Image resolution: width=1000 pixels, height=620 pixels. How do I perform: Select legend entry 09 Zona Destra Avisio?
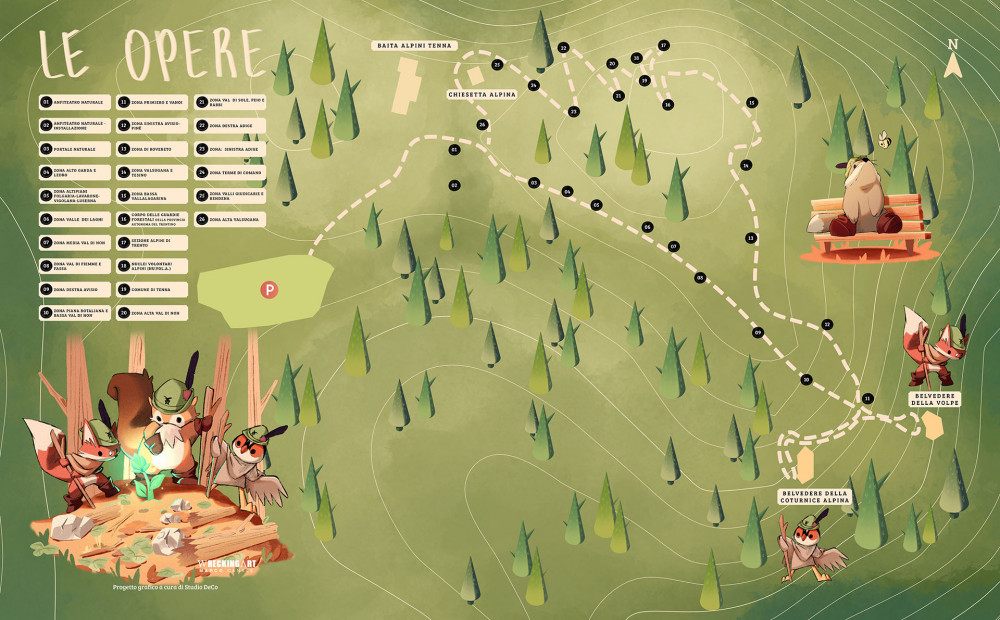tap(72, 289)
